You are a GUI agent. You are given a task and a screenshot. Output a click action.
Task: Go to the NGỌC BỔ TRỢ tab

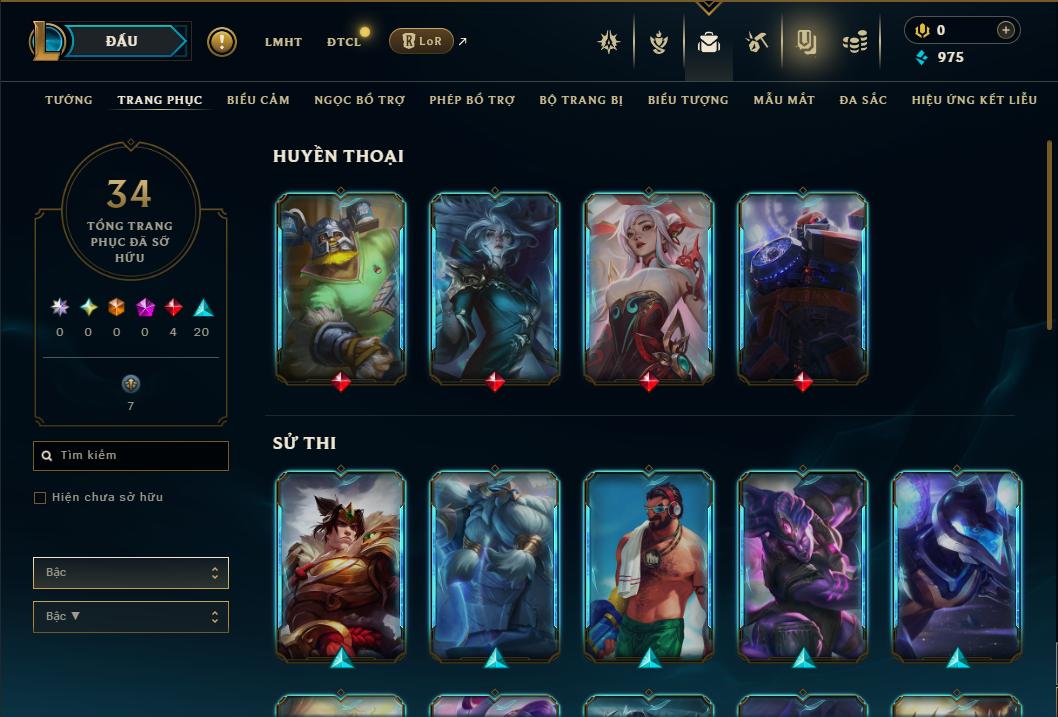[x=359, y=100]
